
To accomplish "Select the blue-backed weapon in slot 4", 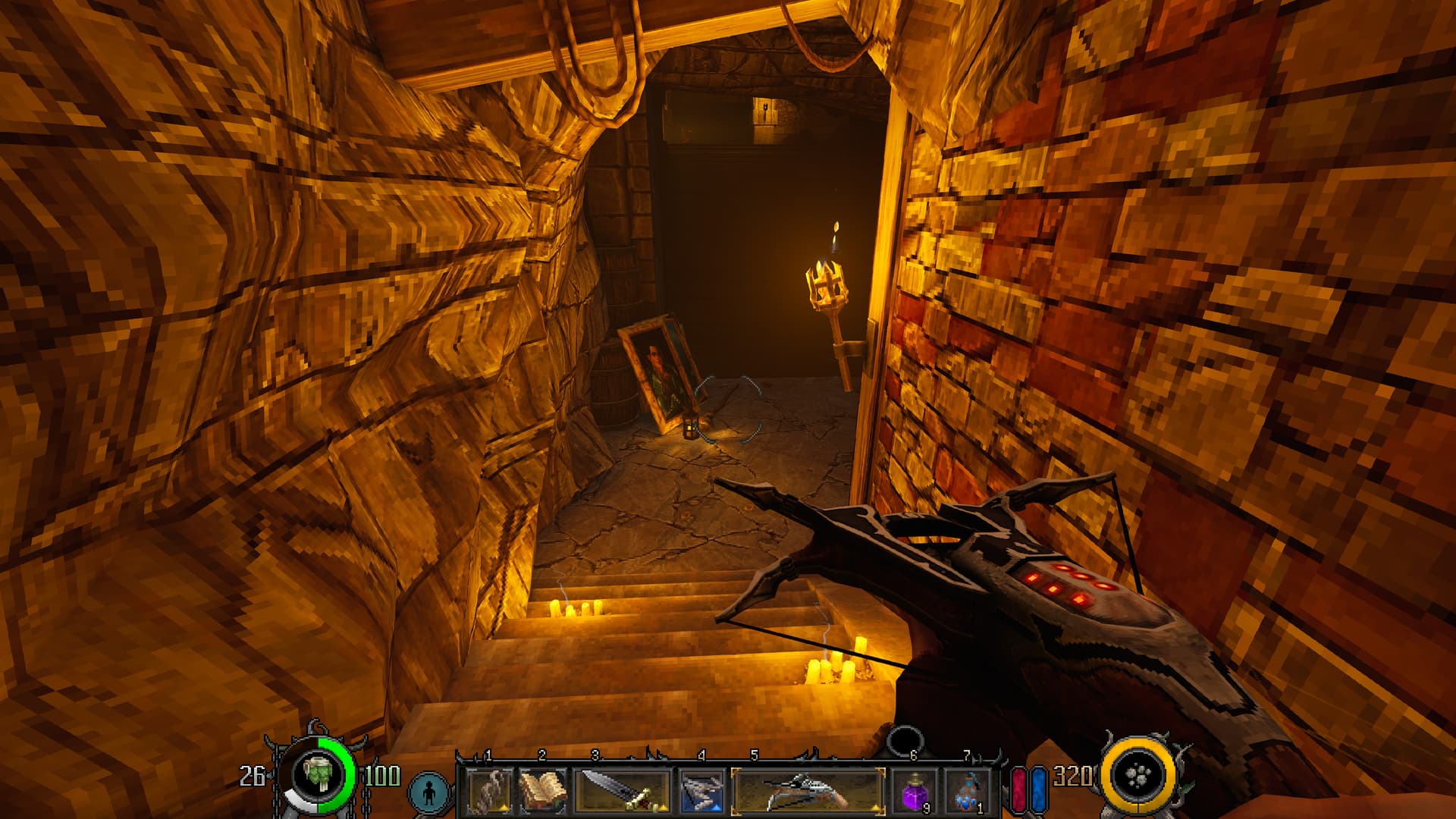I will [x=701, y=792].
